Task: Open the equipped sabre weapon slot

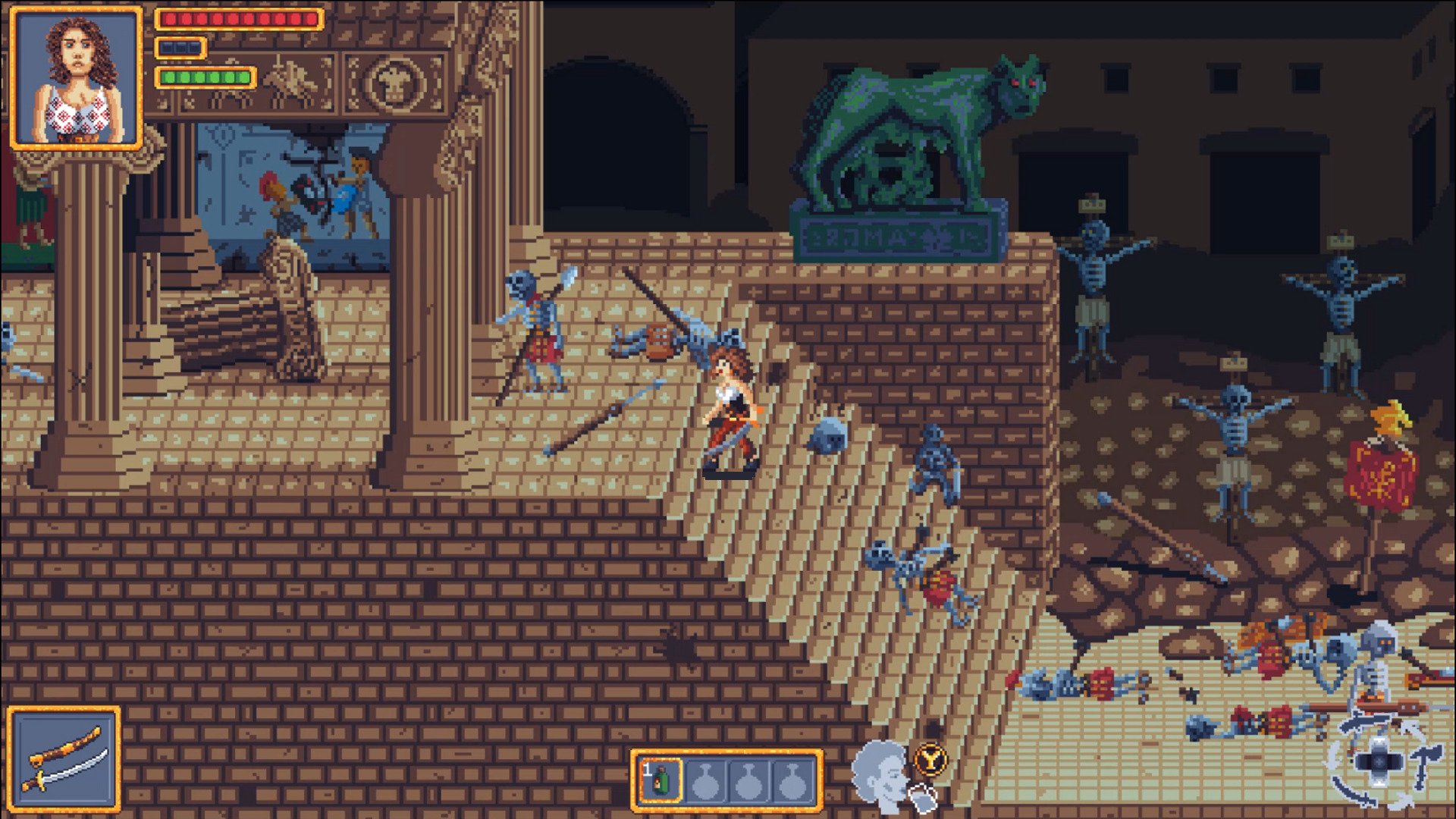Action: click(64, 759)
